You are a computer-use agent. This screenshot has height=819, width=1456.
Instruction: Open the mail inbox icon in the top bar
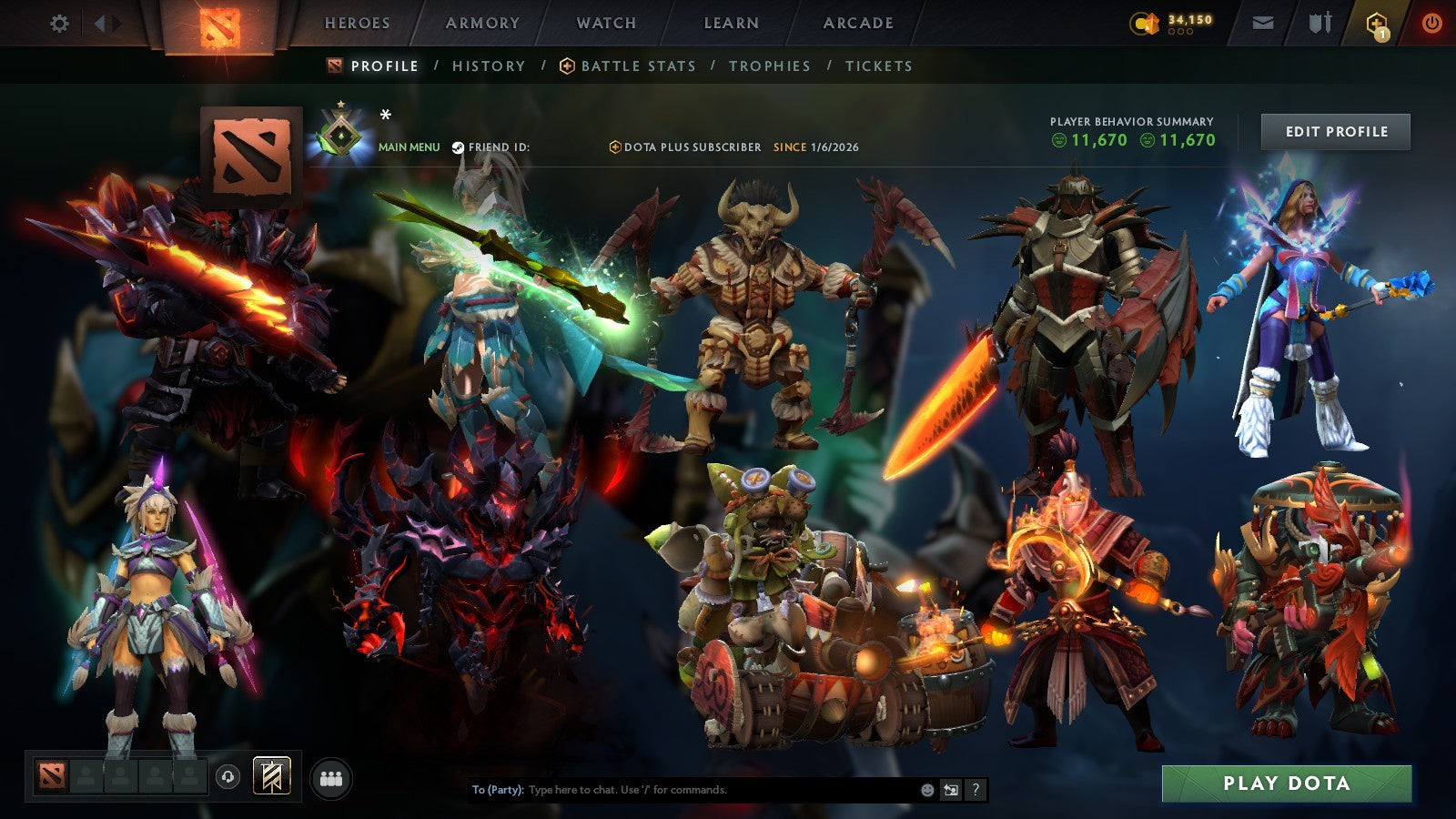click(1264, 23)
